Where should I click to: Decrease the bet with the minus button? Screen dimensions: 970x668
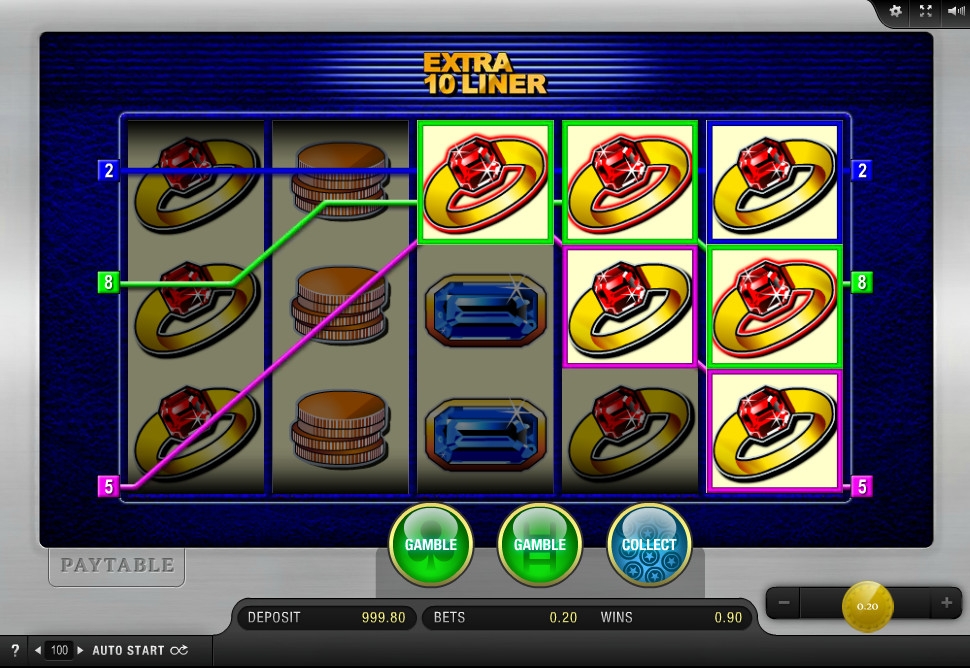pos(784,603)
